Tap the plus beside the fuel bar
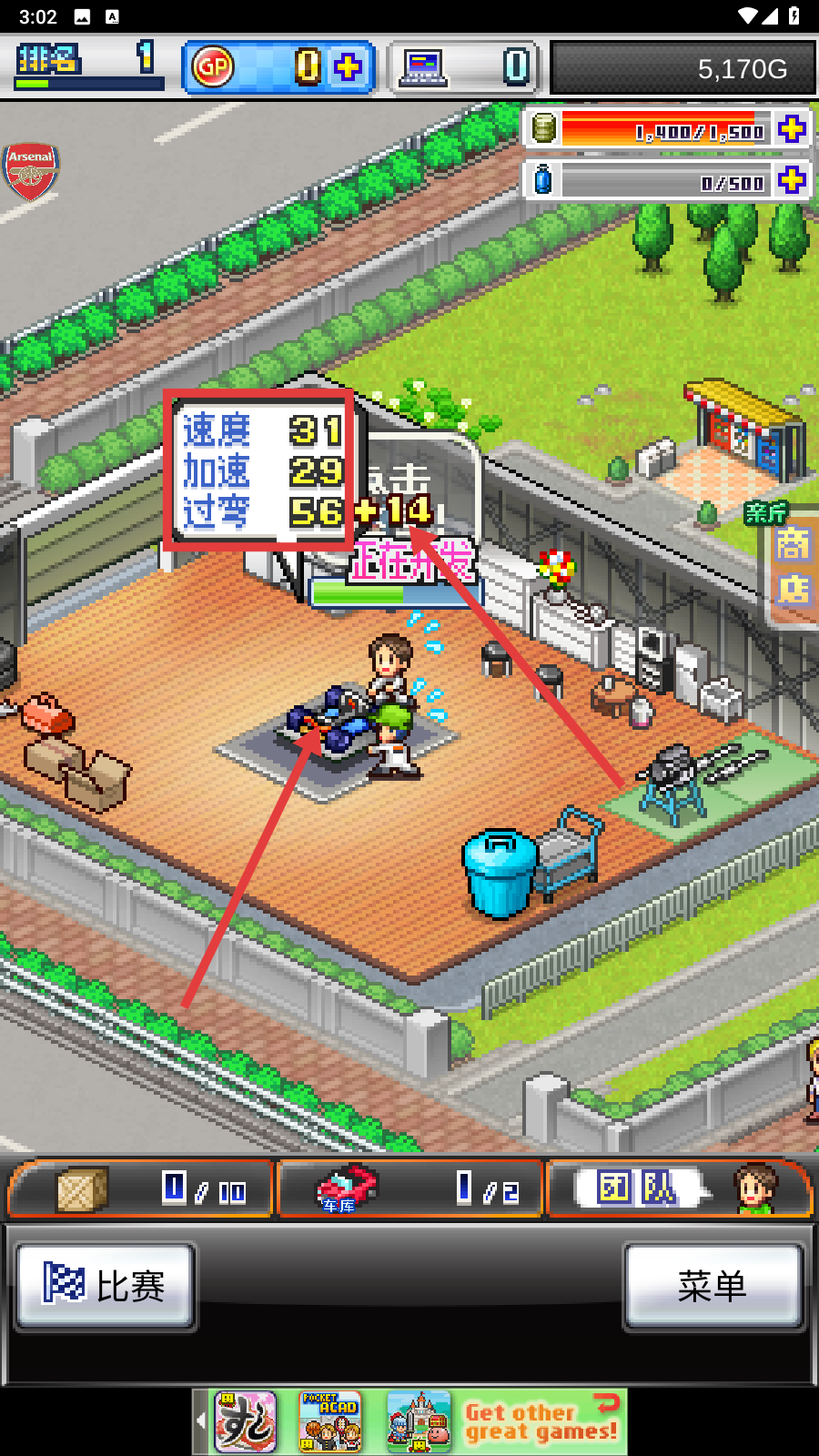819x1456 pixels. pos(792,129)
